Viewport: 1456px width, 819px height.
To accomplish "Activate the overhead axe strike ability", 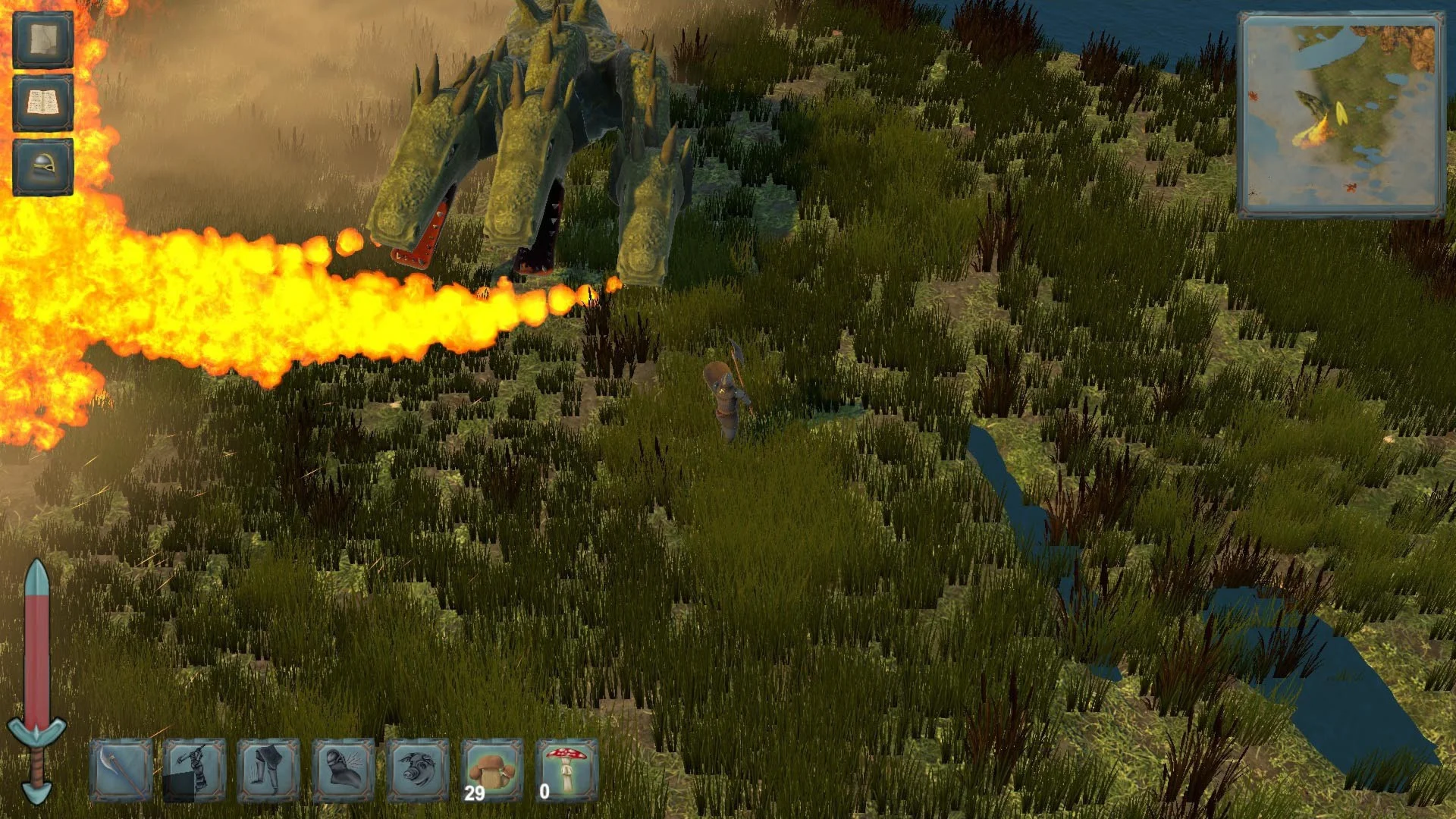I will [195, 770].
